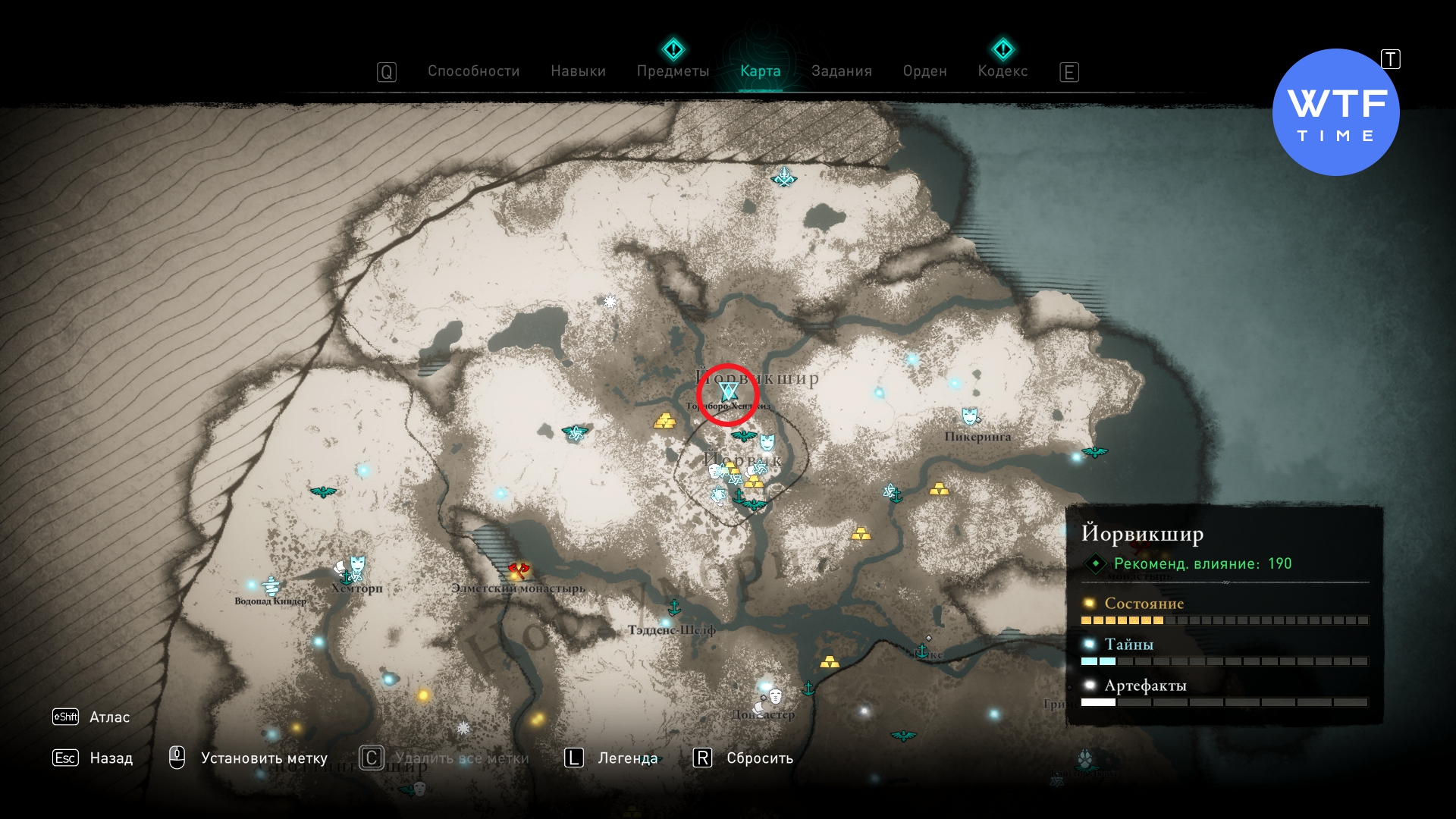This screenshot has height=819, width=1456.
Task: Reset the map with Сбросить
Action: click(x=759, y=758)
